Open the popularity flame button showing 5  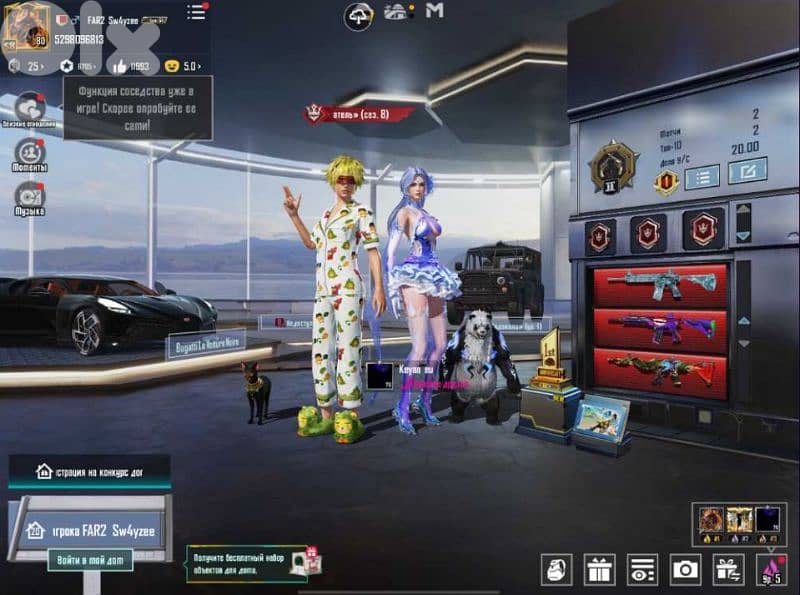coord(772,570)
